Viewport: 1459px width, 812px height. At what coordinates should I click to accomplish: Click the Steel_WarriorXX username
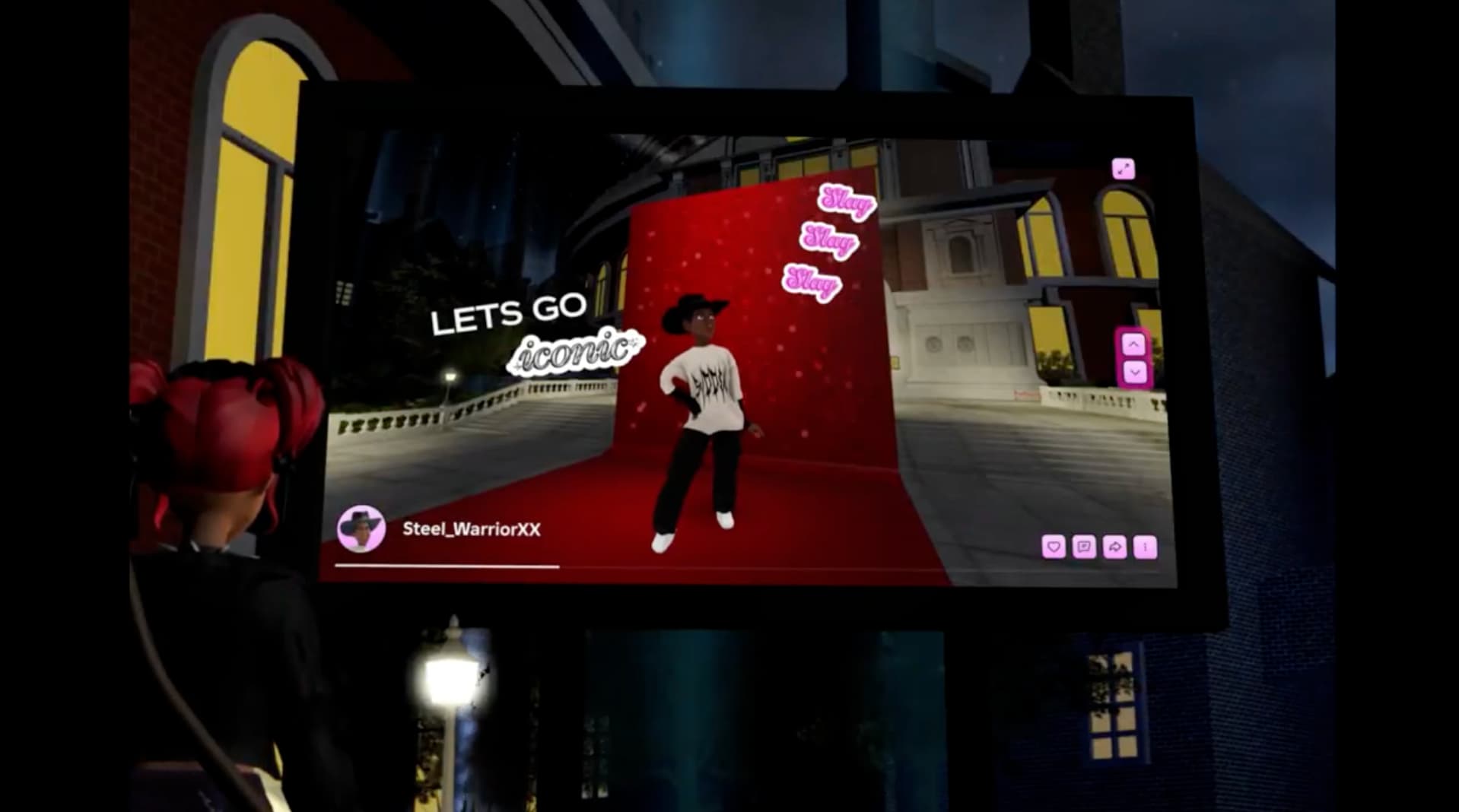point(471,529)
